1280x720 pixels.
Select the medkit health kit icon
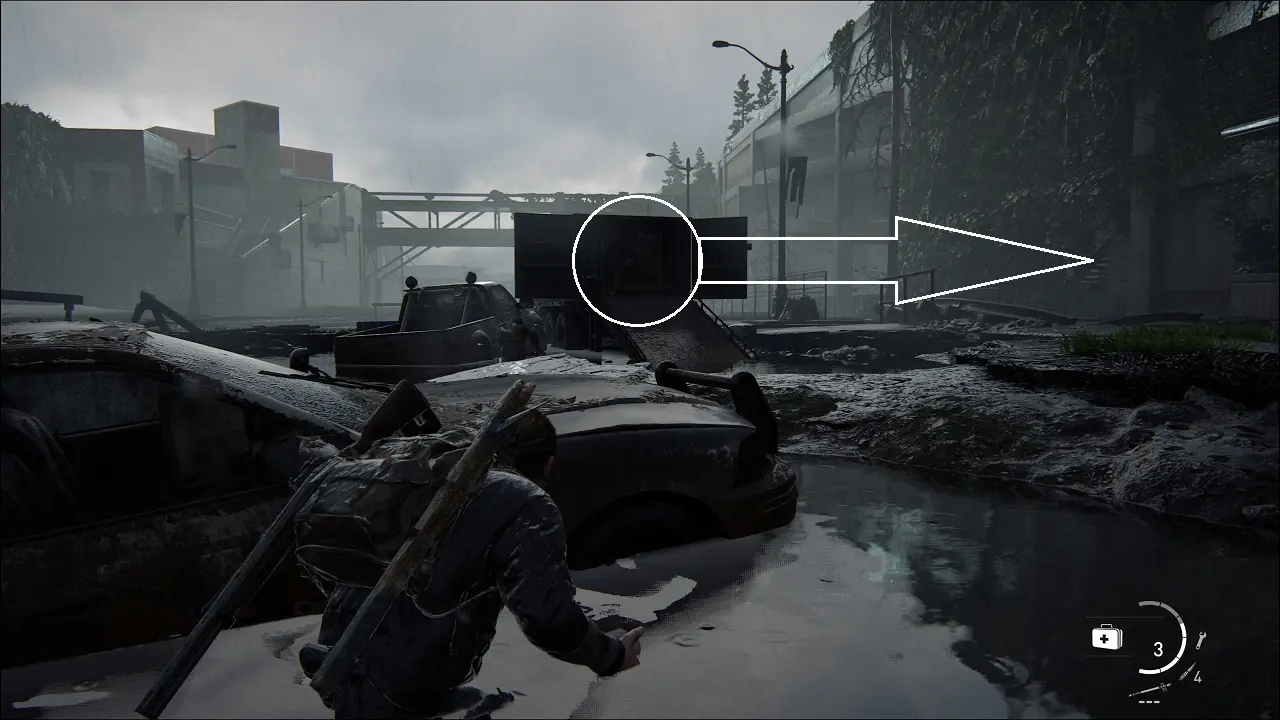1106,638
